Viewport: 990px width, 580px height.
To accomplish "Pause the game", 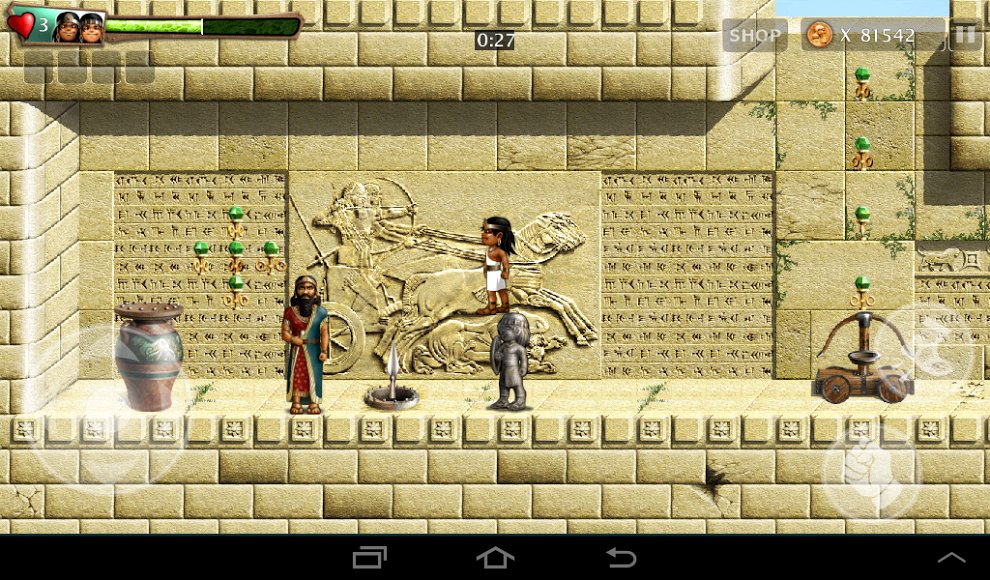I will click(x=964, y=35).
